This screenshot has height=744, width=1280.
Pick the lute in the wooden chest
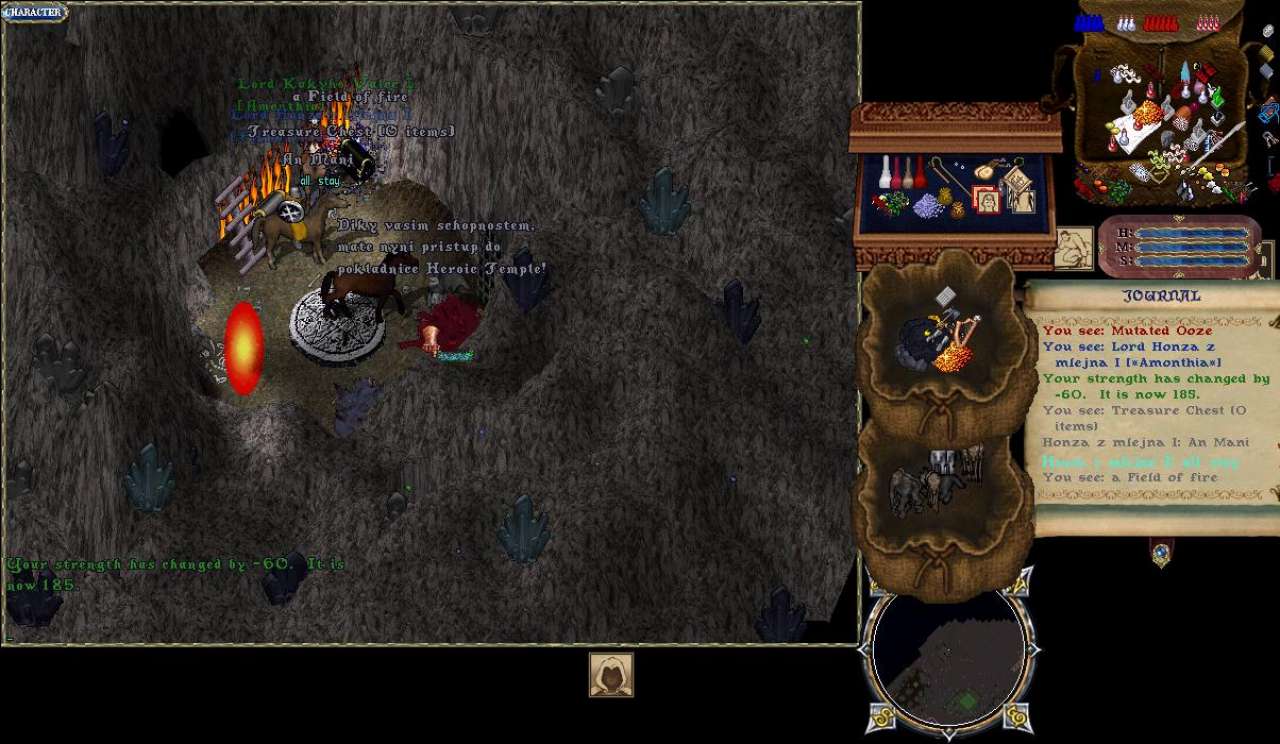pyautogui.click(x=984, y=169)
